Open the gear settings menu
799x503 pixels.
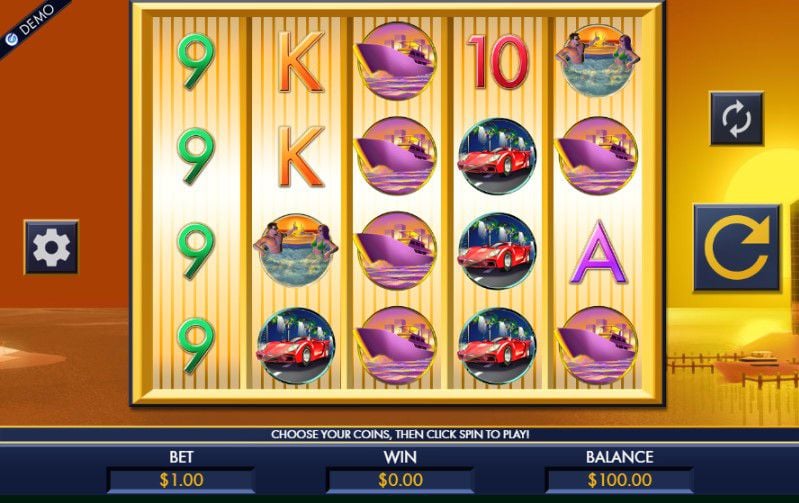pyautogui.click(x=51, y=247)
